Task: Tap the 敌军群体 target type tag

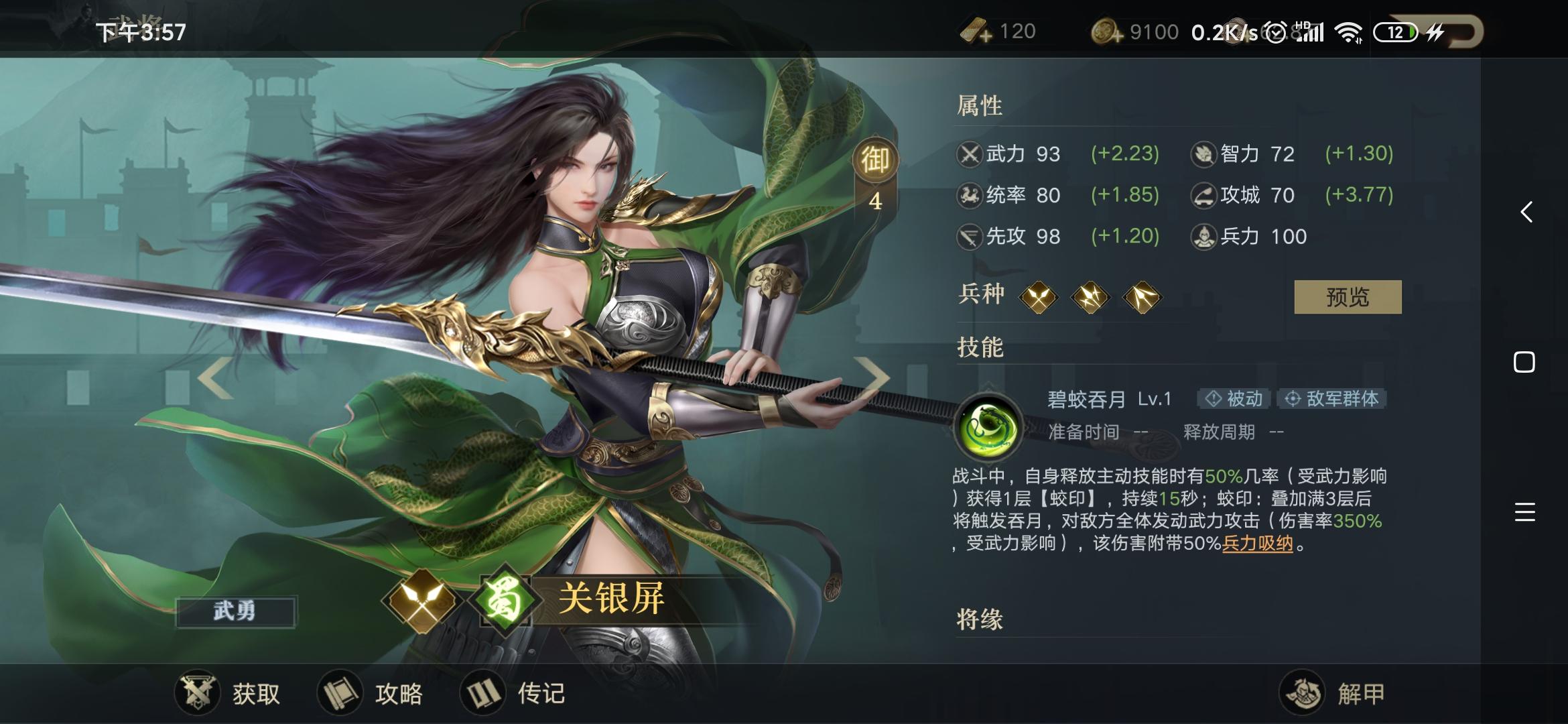Action: 1332,399
